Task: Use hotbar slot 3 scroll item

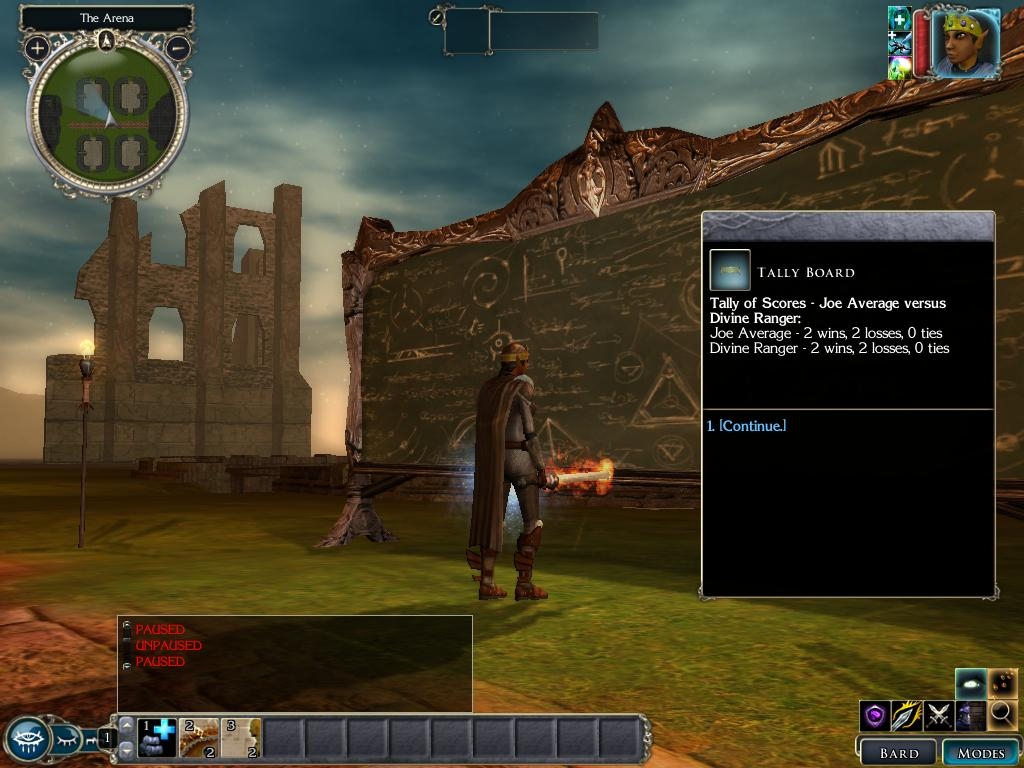Action: tap(241, 738)
